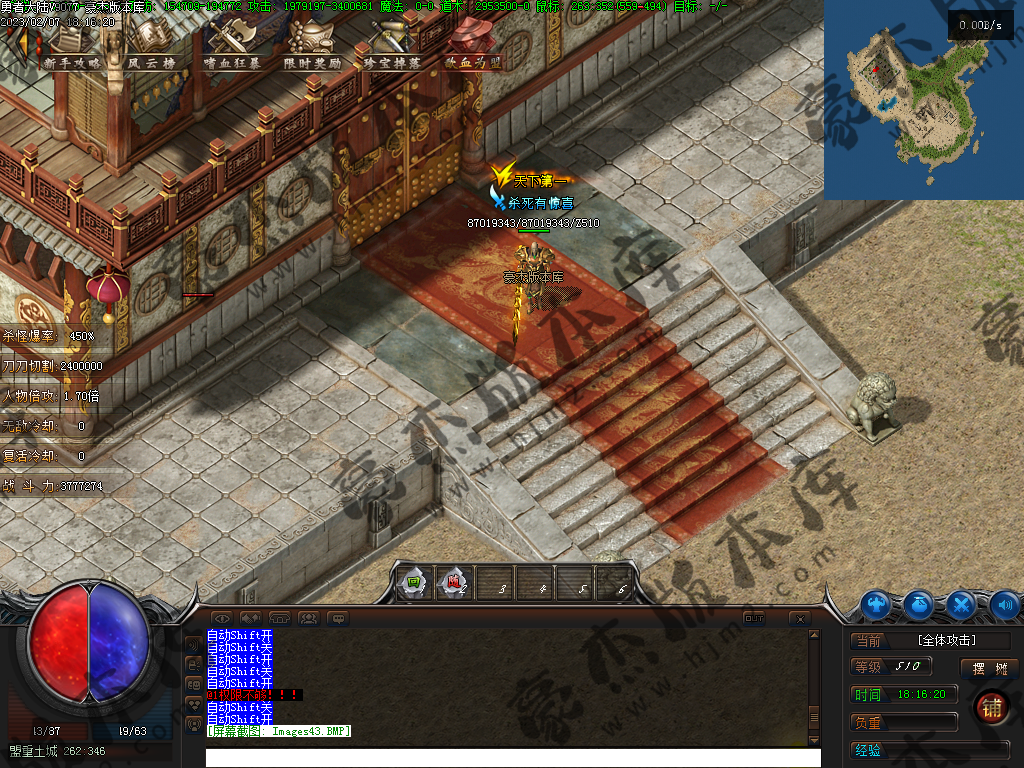Click the blue crossed-swords round button
The image size is (1024, 768).
[961, 604]
